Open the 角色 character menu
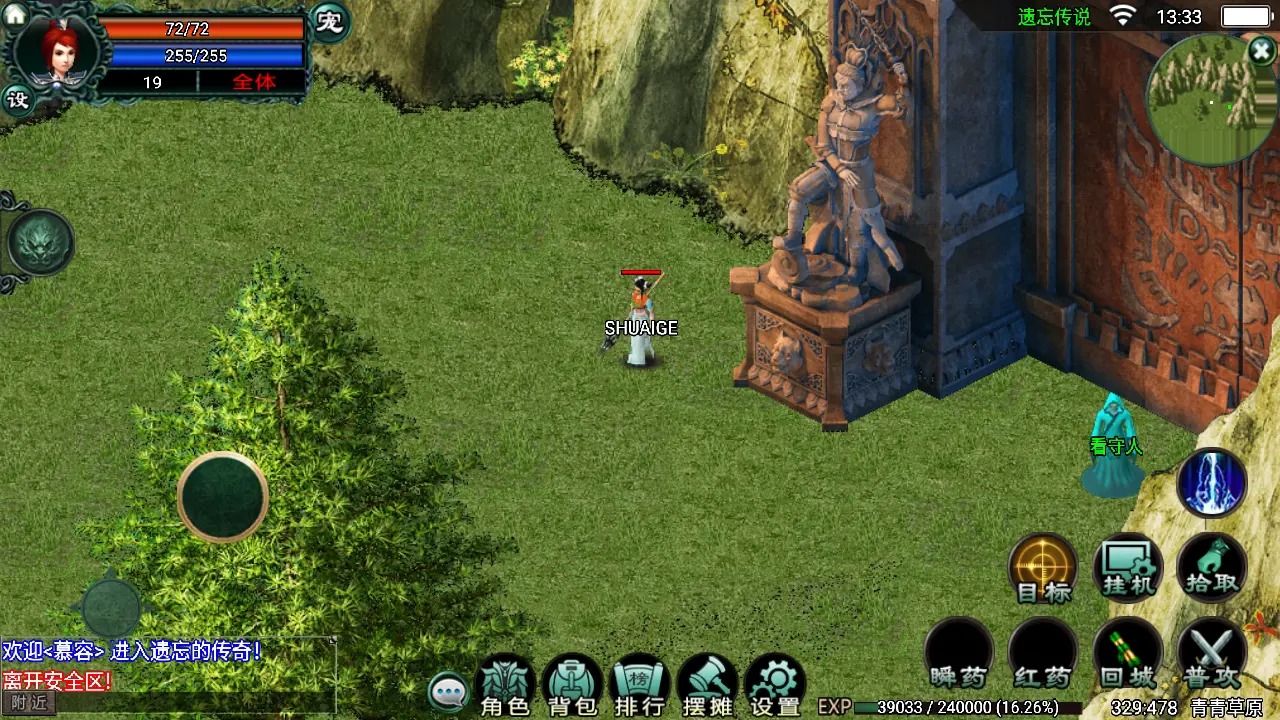The height and width of the screenshot is (720, 1280). point(504,688)
